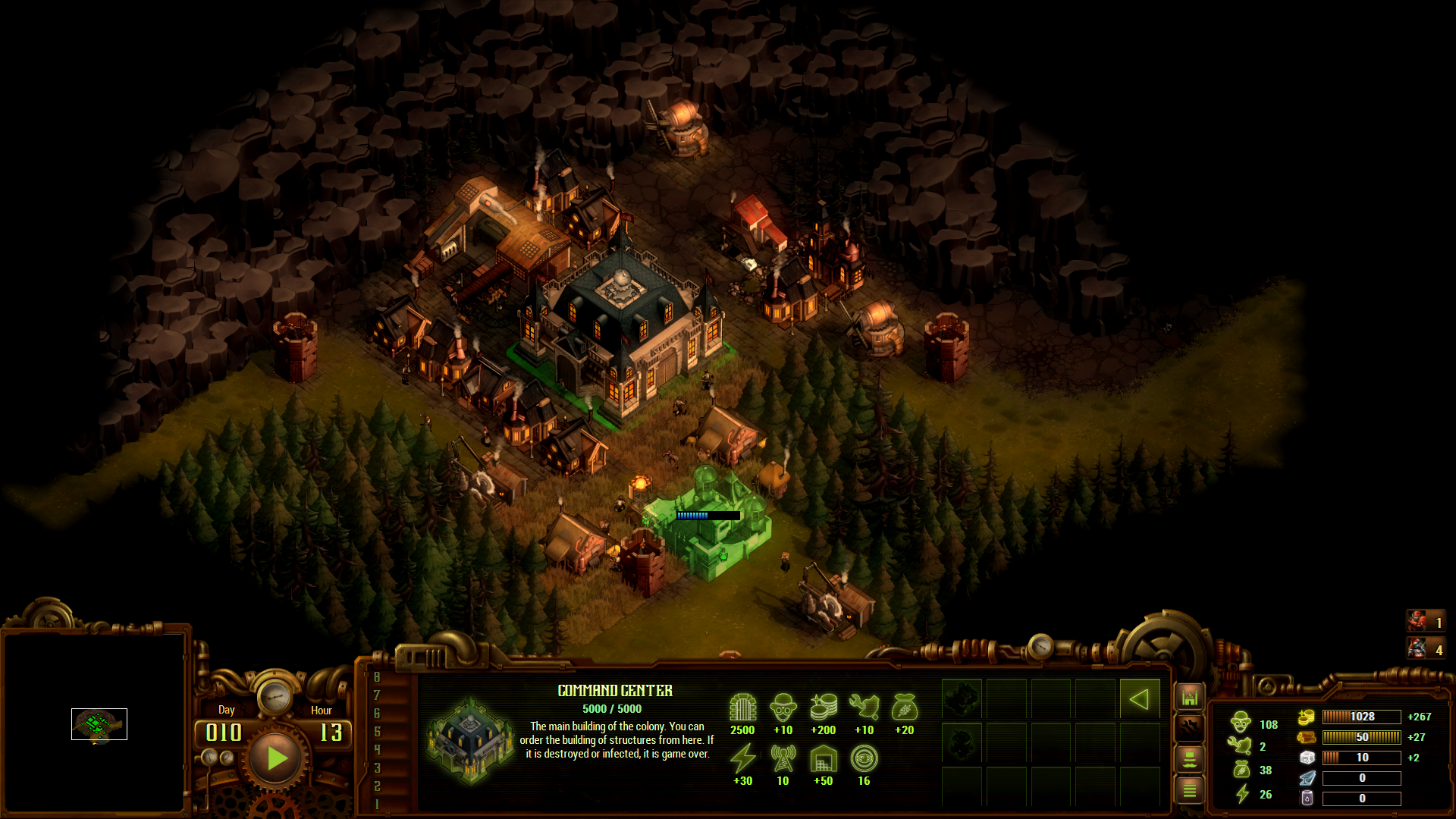The width and height of the screenshot is (1456, 819).
Task: Click the wood logs resource icon
Action: click(x=1307, y=737)
